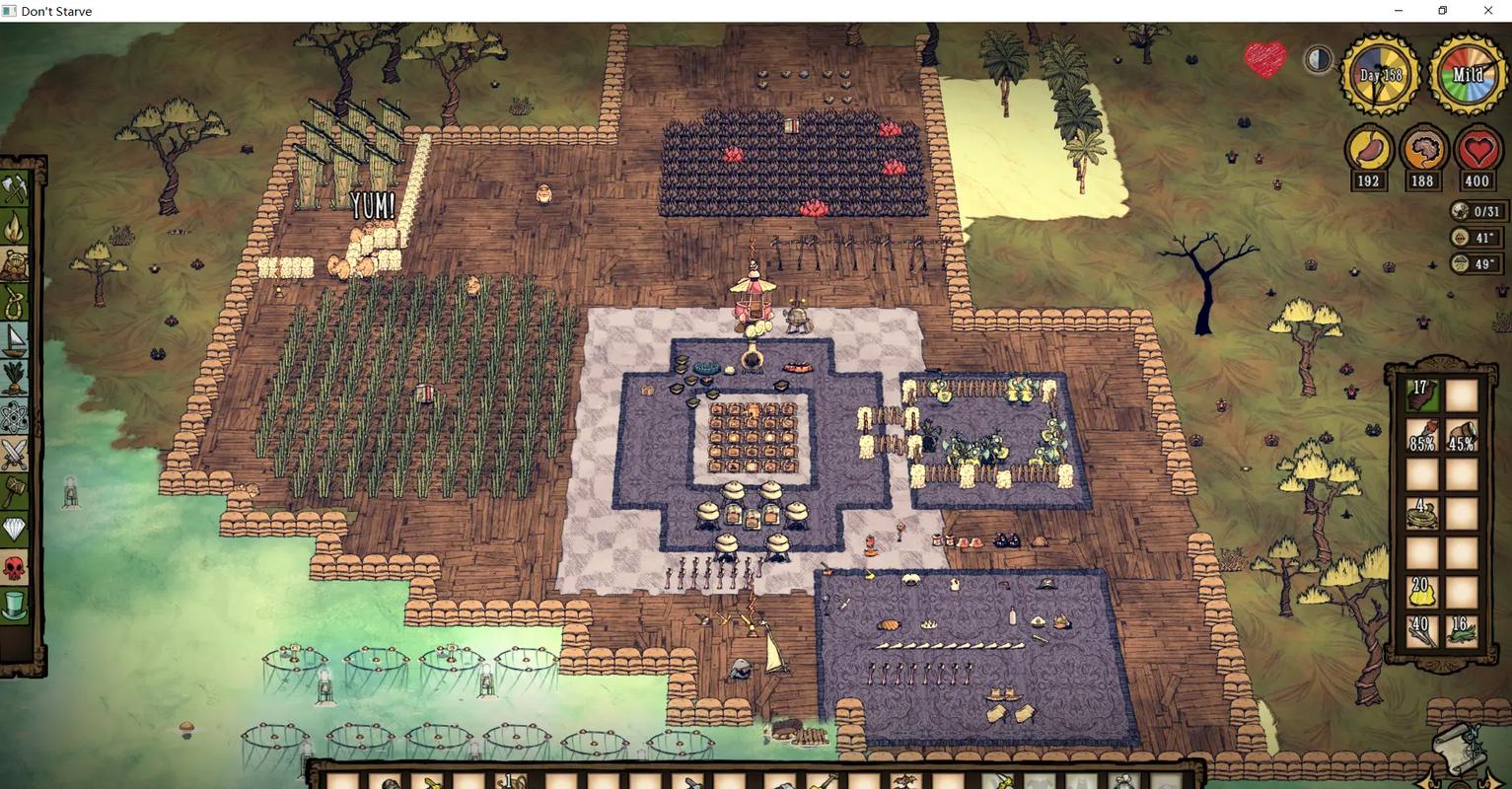Image resolution: width=1512 pixels, height=789 pixels.
Task: Open the Light crafting tab with flame
Action: (x=15, y=226)
